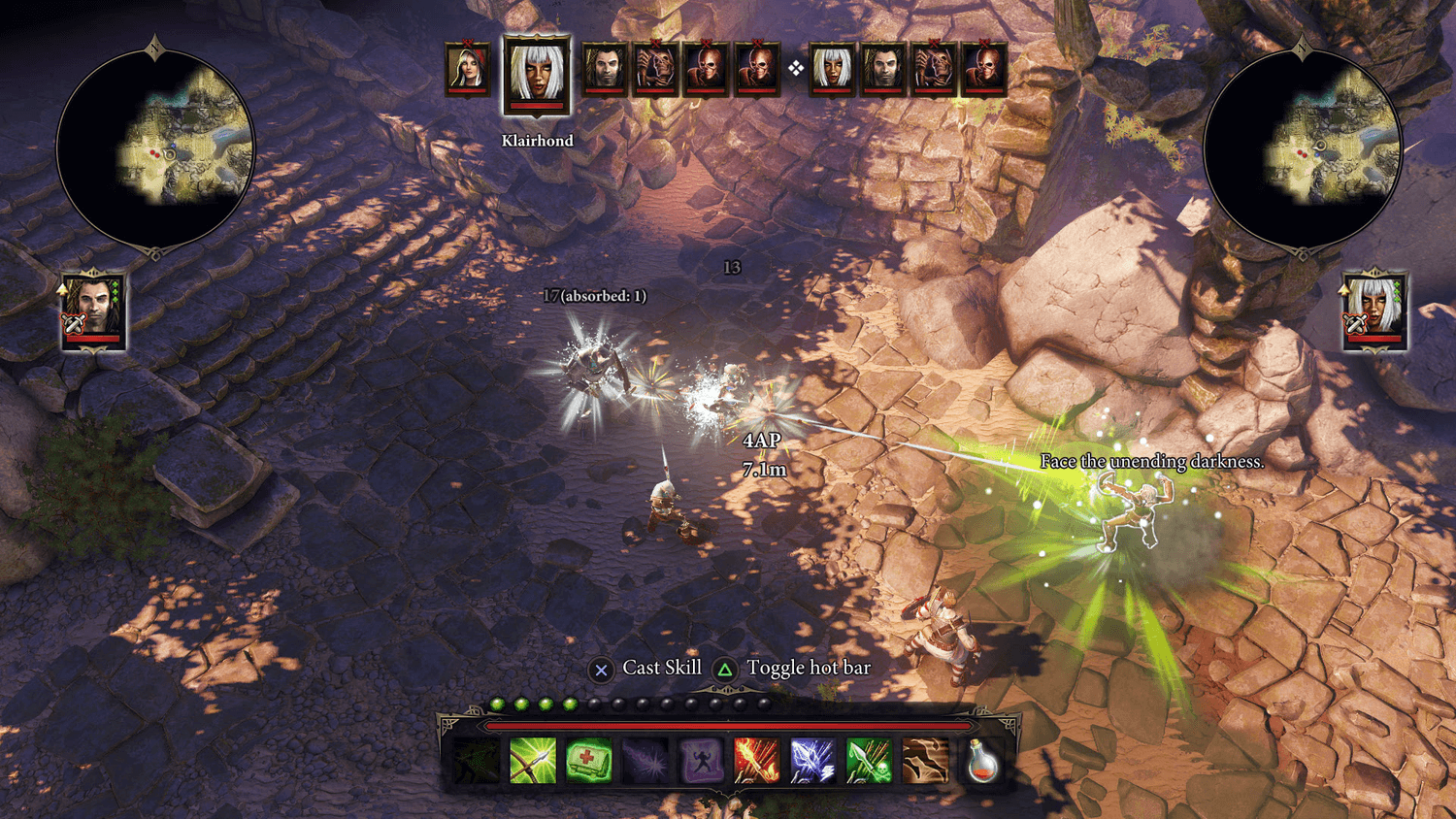The height and width of the screenshot is (819, 1456).
Task: Activate the blue lightning arrow skill
Action: [x=811, y=762]
